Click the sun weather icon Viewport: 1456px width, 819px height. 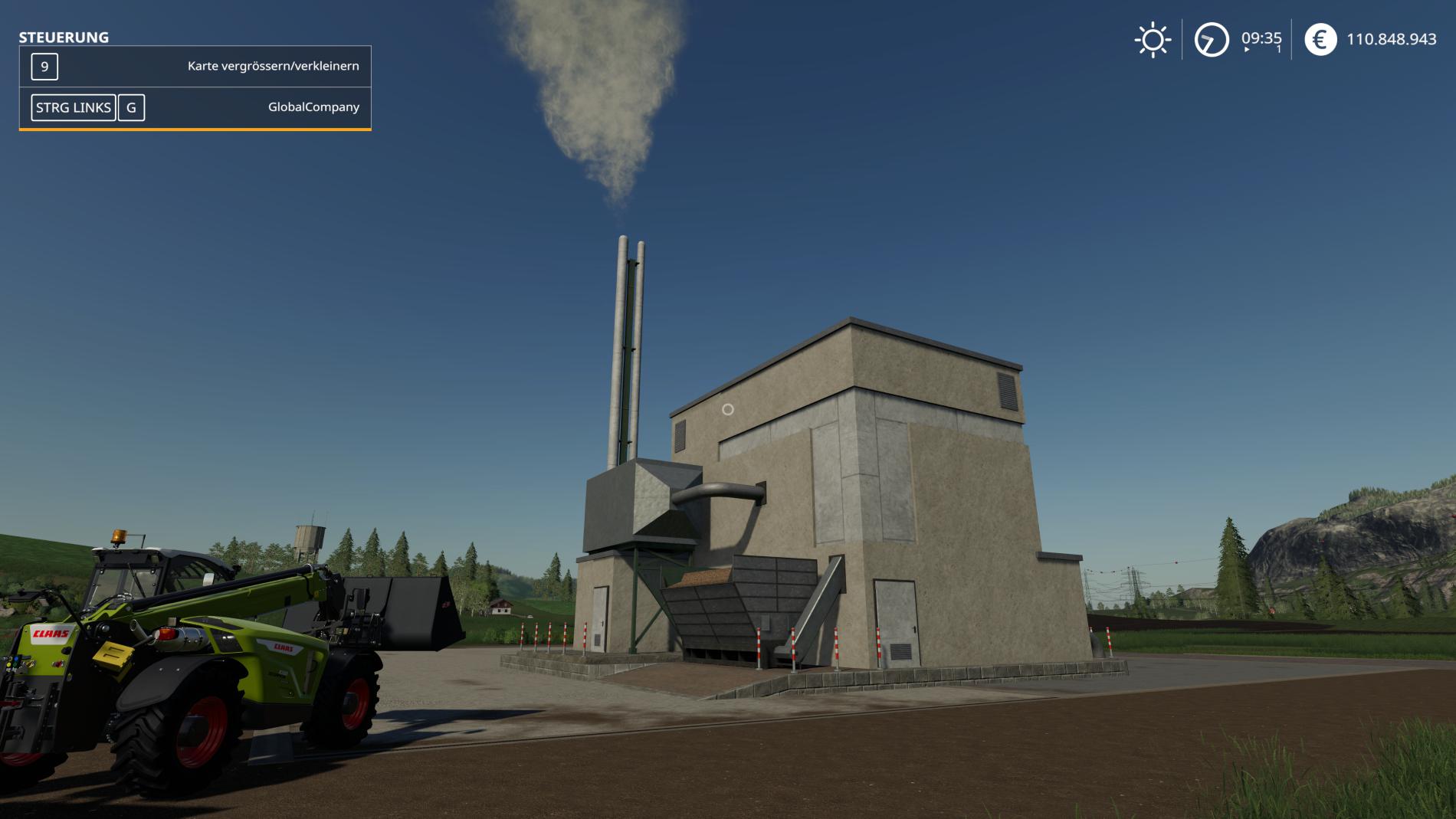(1152, 39)
